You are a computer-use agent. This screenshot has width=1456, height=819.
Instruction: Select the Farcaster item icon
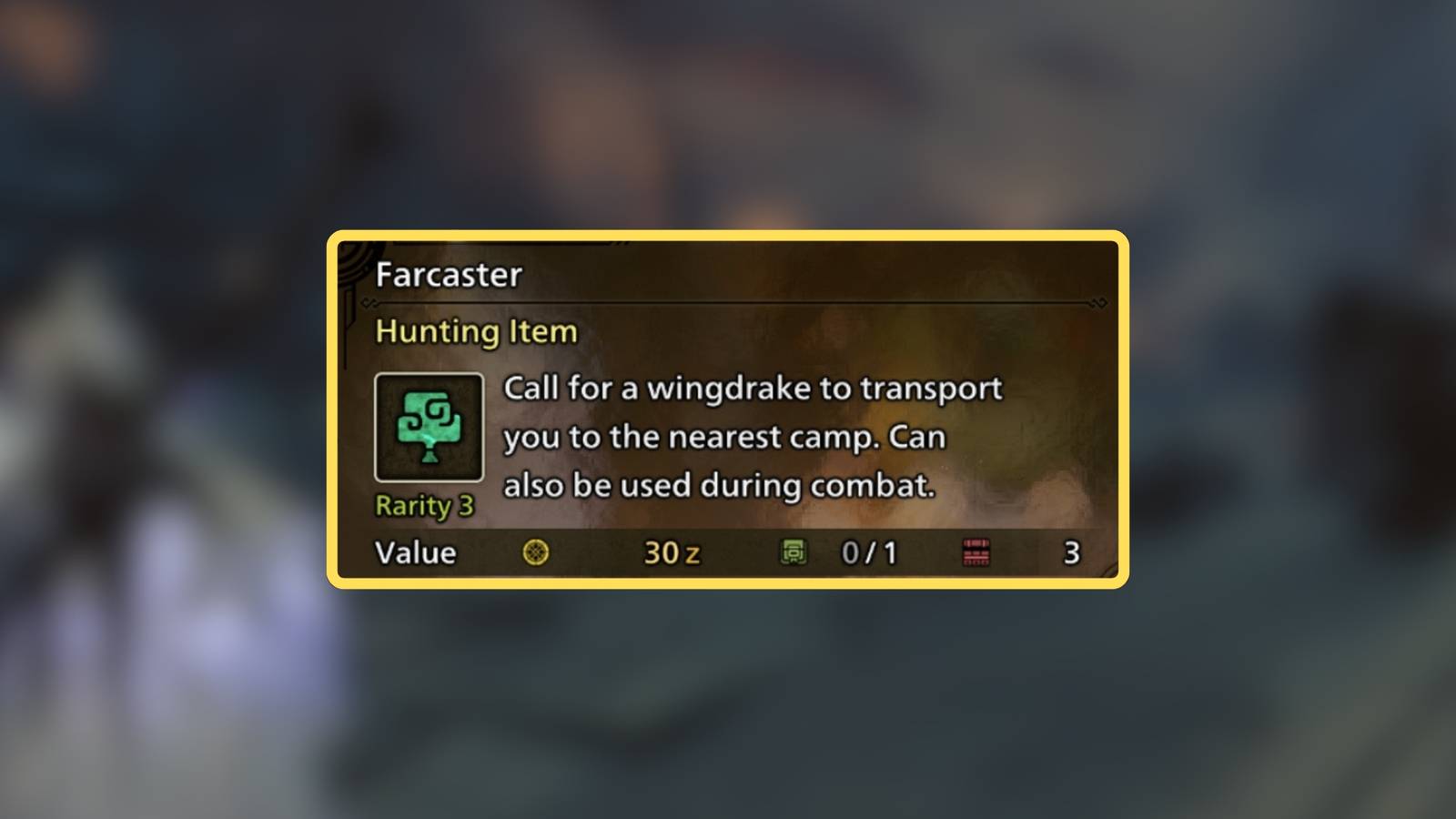click(430, 428)
